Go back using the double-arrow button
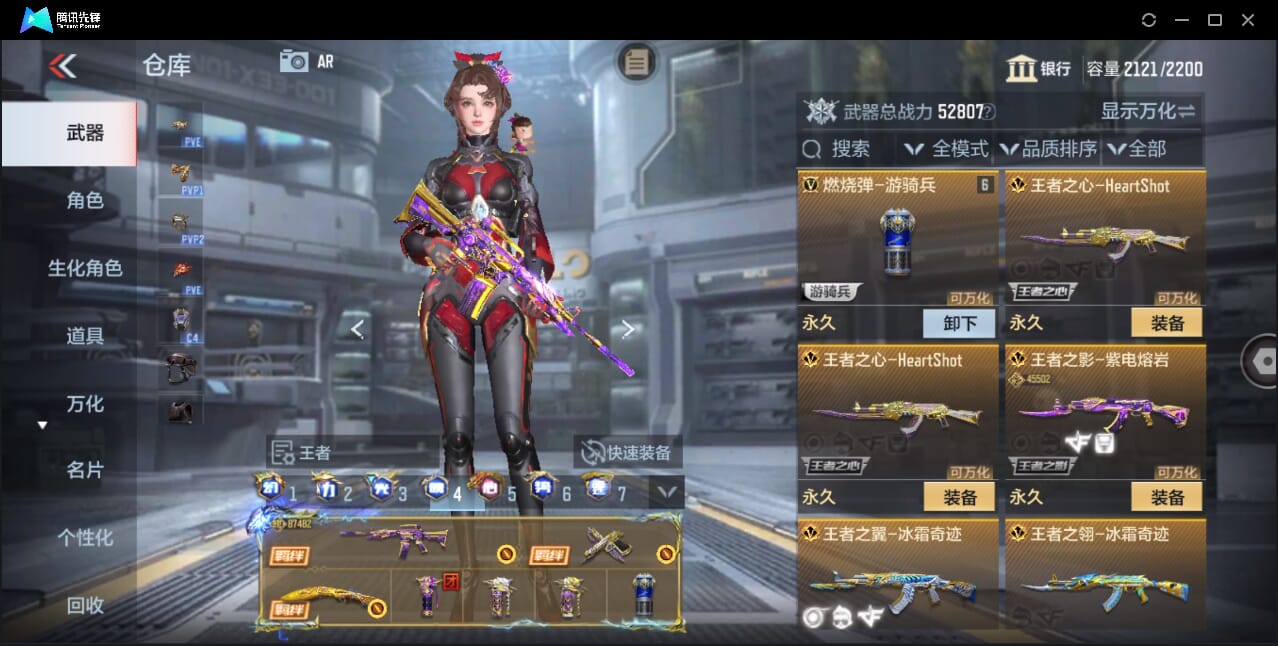Screen dimensions: 1278x646 pyautogui.click(x=62, y=67)
